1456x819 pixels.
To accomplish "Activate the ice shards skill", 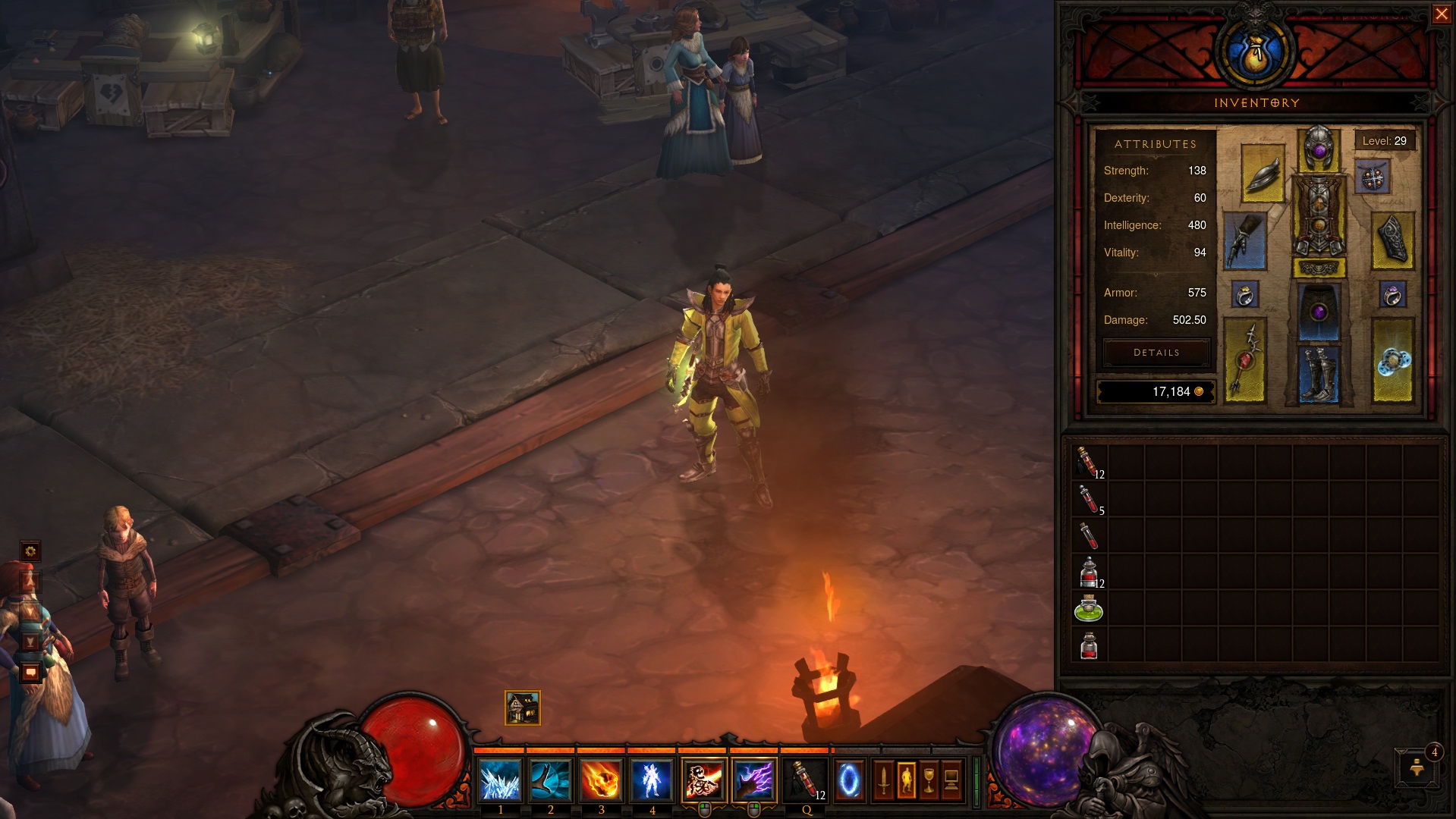I will (500, 780).
